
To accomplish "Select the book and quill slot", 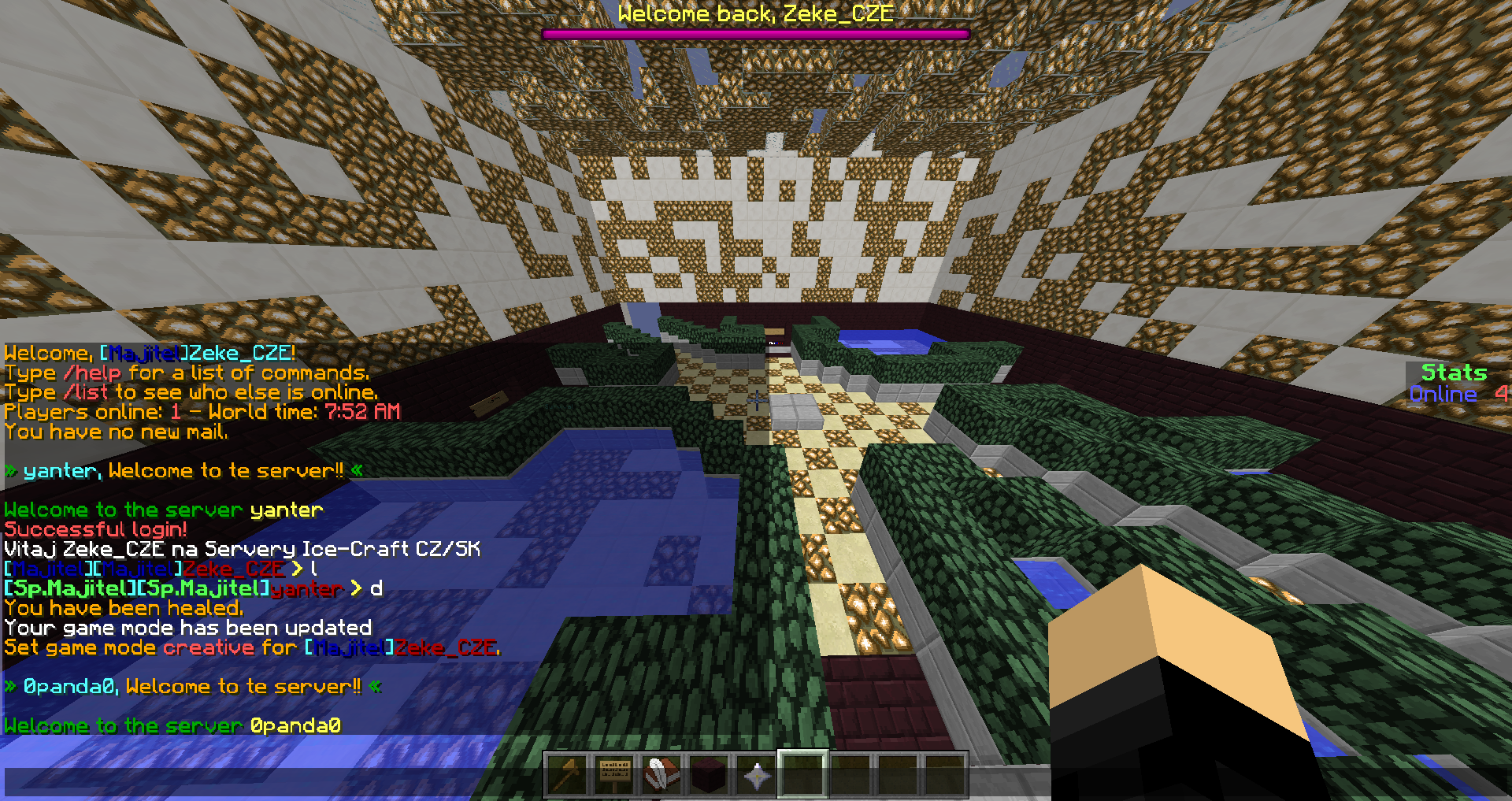I will (x=661, y=775).
